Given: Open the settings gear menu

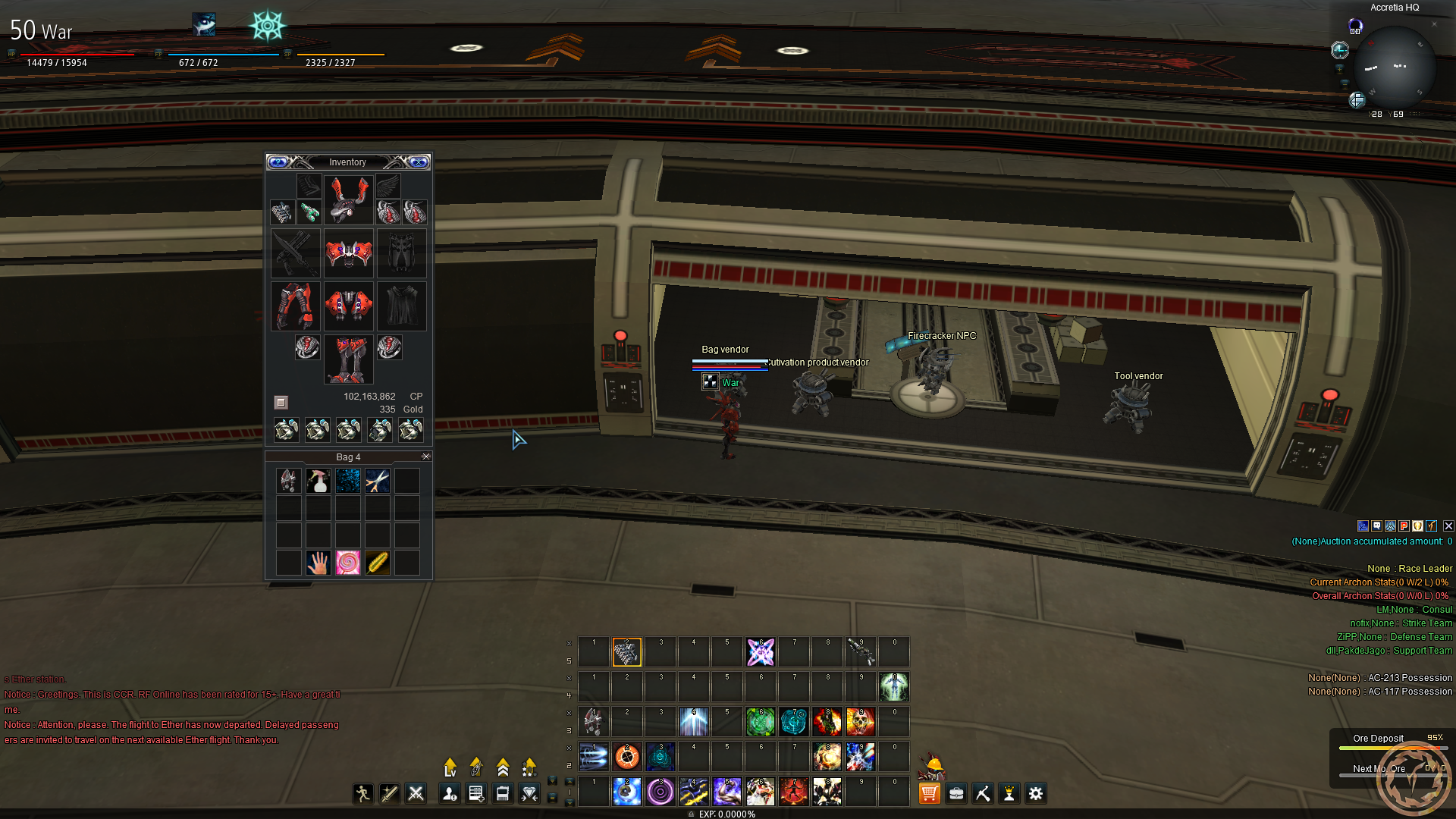Looking at the screenshot, I should click(1036, 793).
